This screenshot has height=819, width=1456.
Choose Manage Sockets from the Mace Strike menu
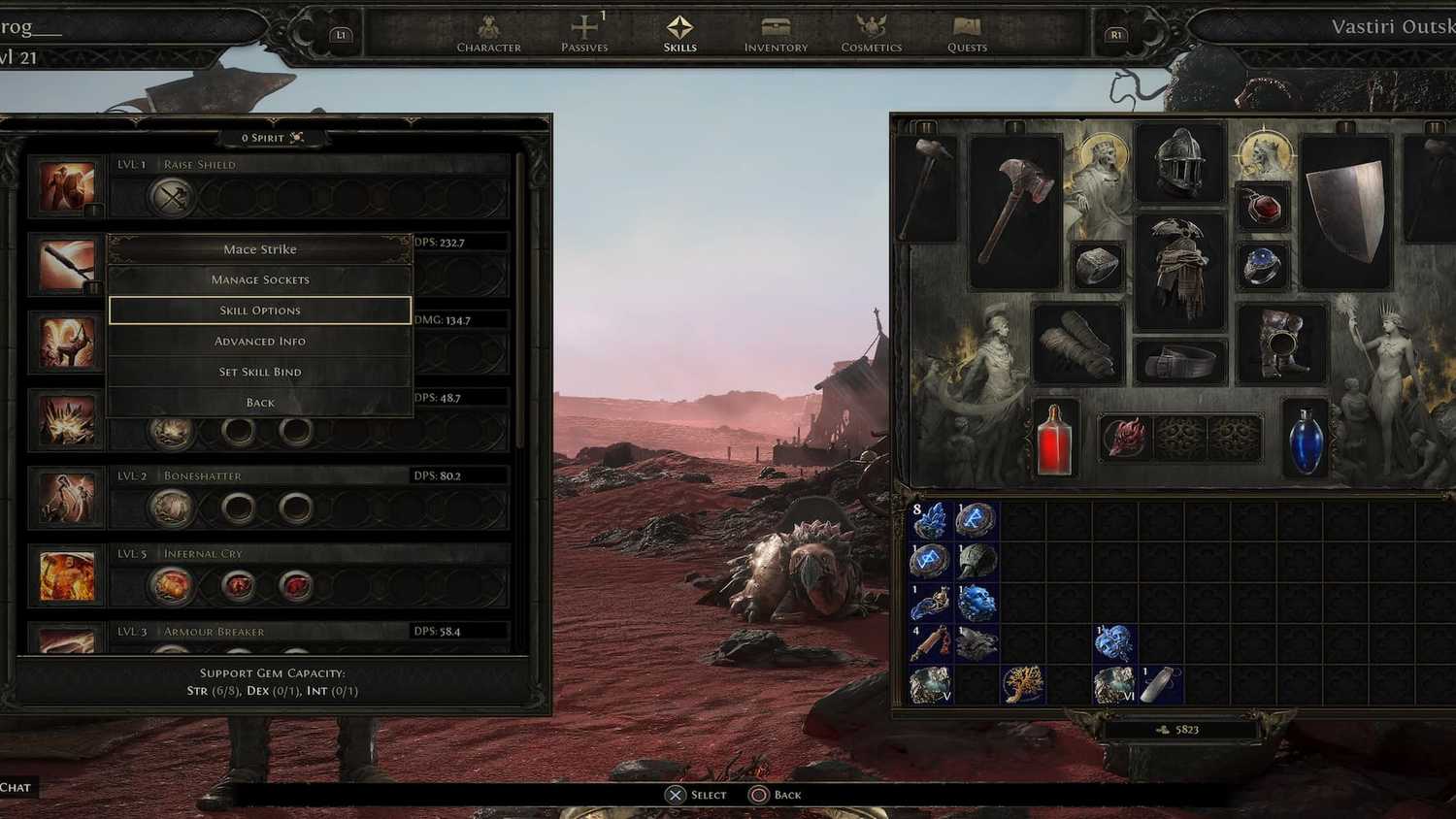click(259, 279)
